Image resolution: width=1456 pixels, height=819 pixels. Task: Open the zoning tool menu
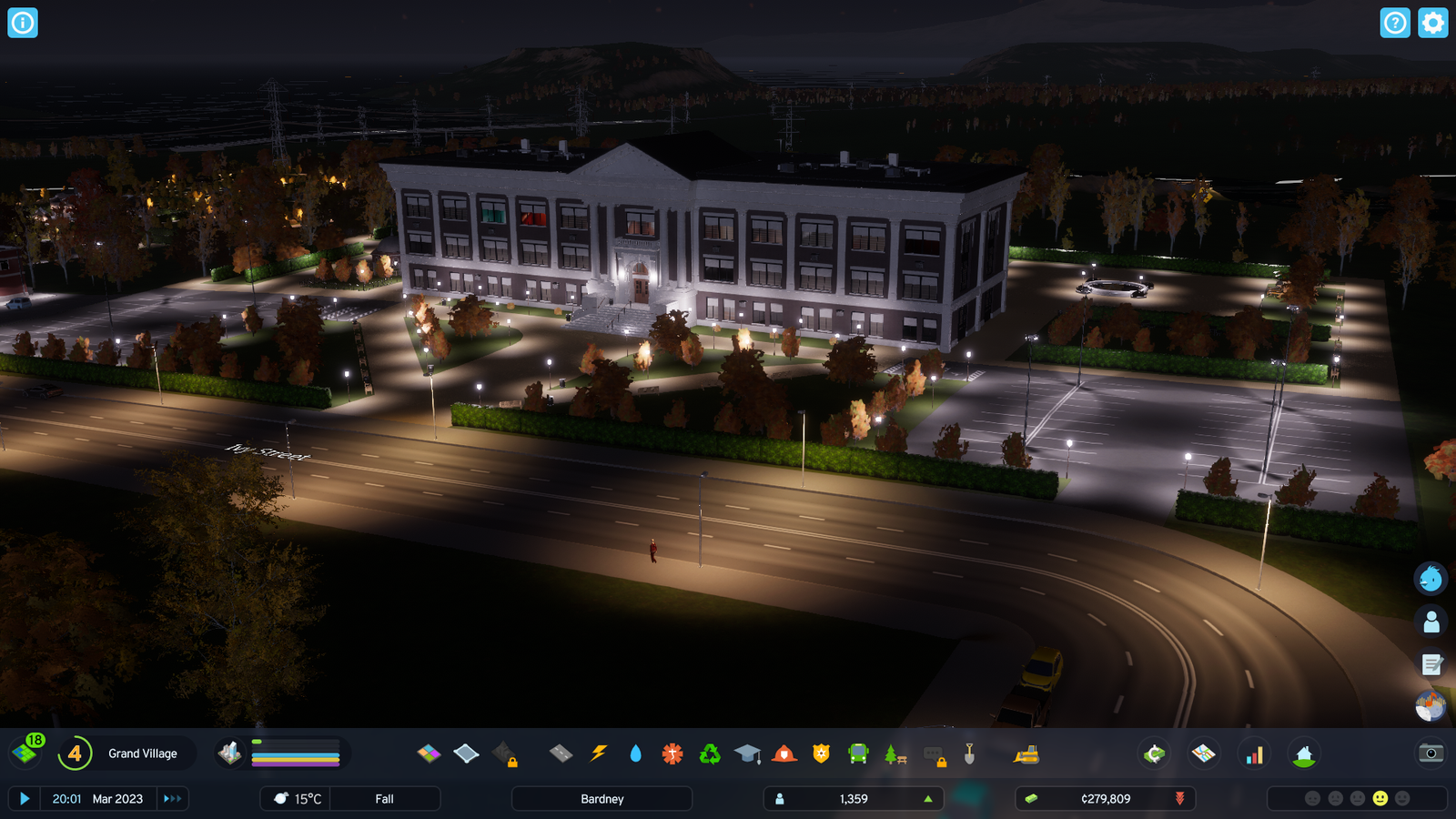pos(429,753)
